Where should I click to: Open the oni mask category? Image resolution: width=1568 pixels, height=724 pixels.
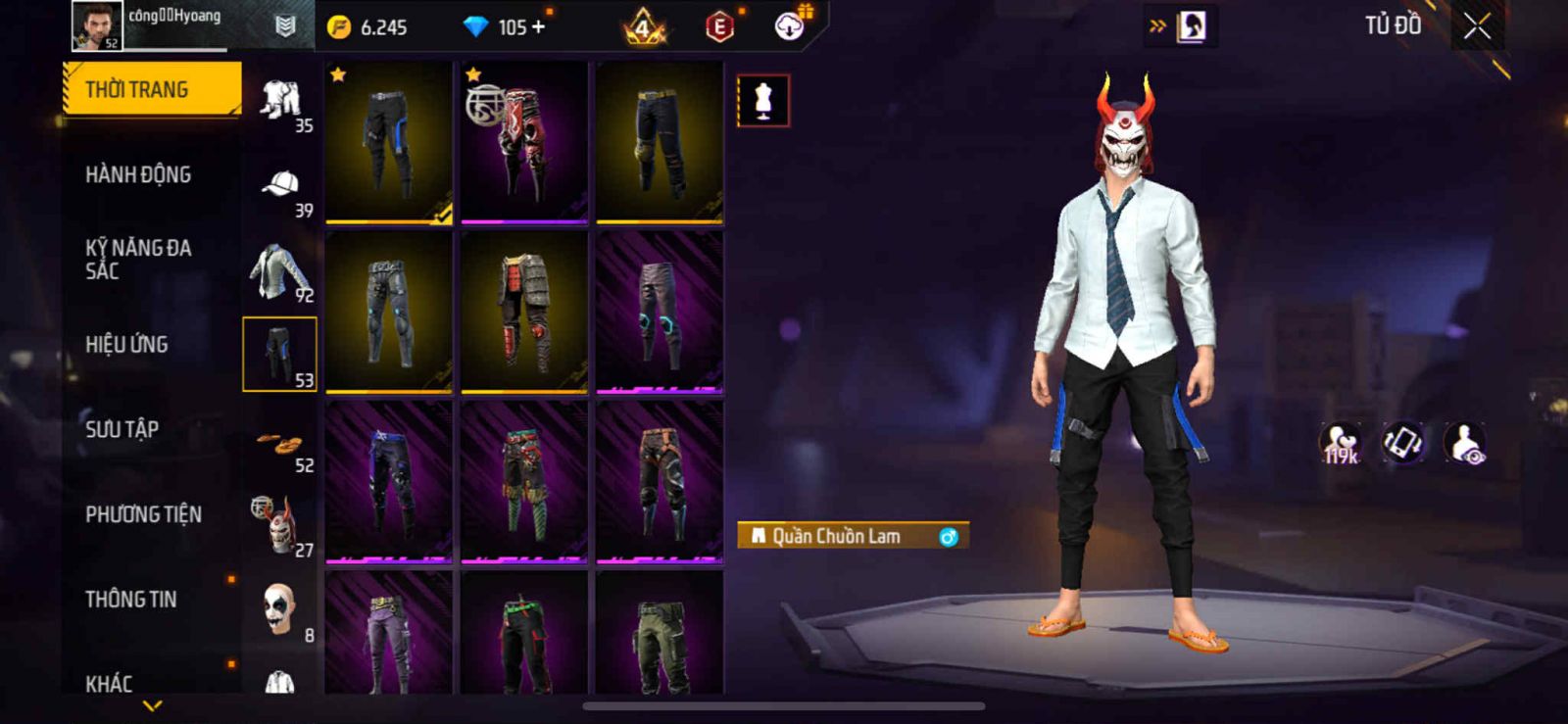click(x=278, y=525)
